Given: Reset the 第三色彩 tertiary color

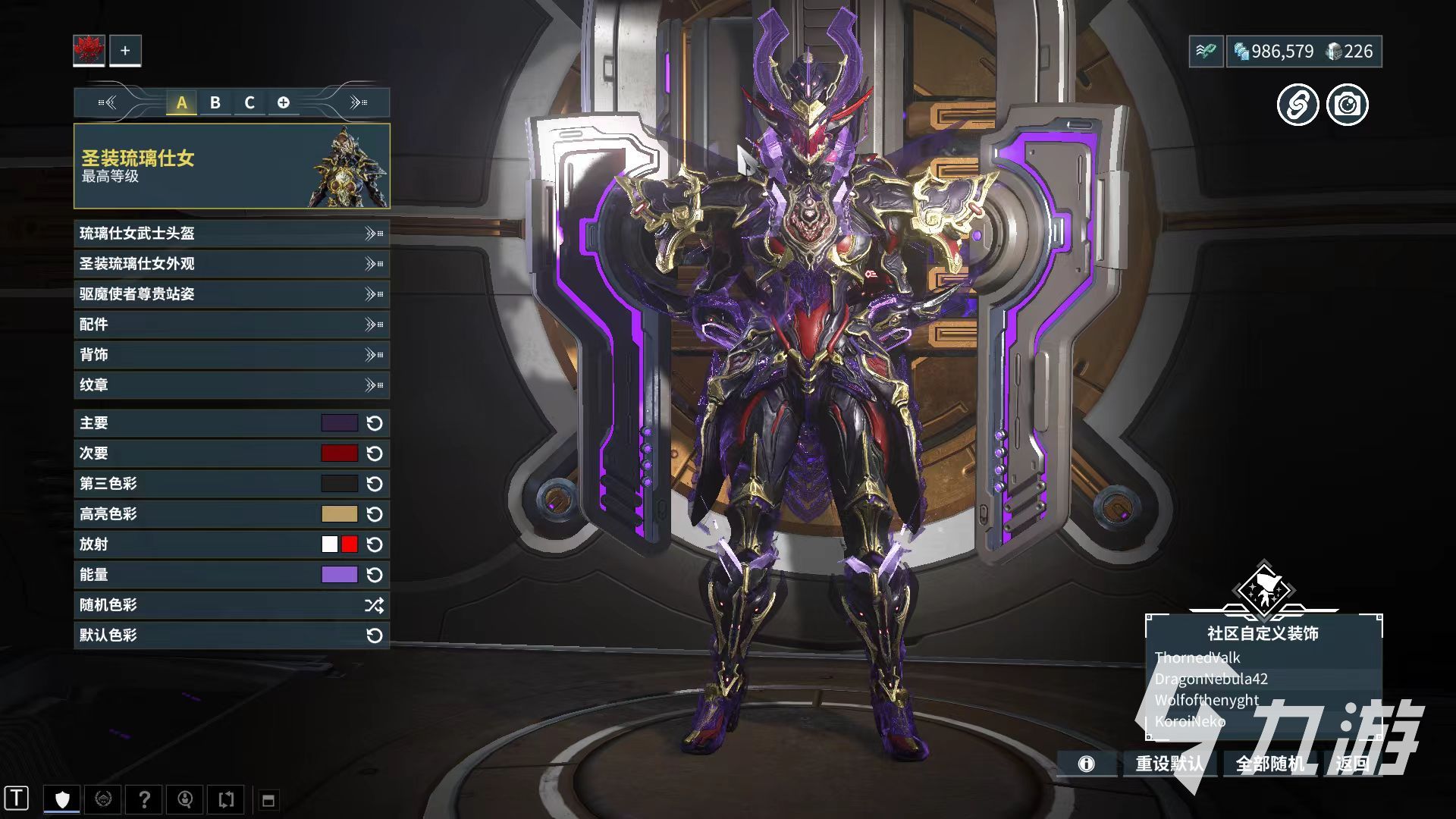Looking at the screenshot, I should (375, 484).
